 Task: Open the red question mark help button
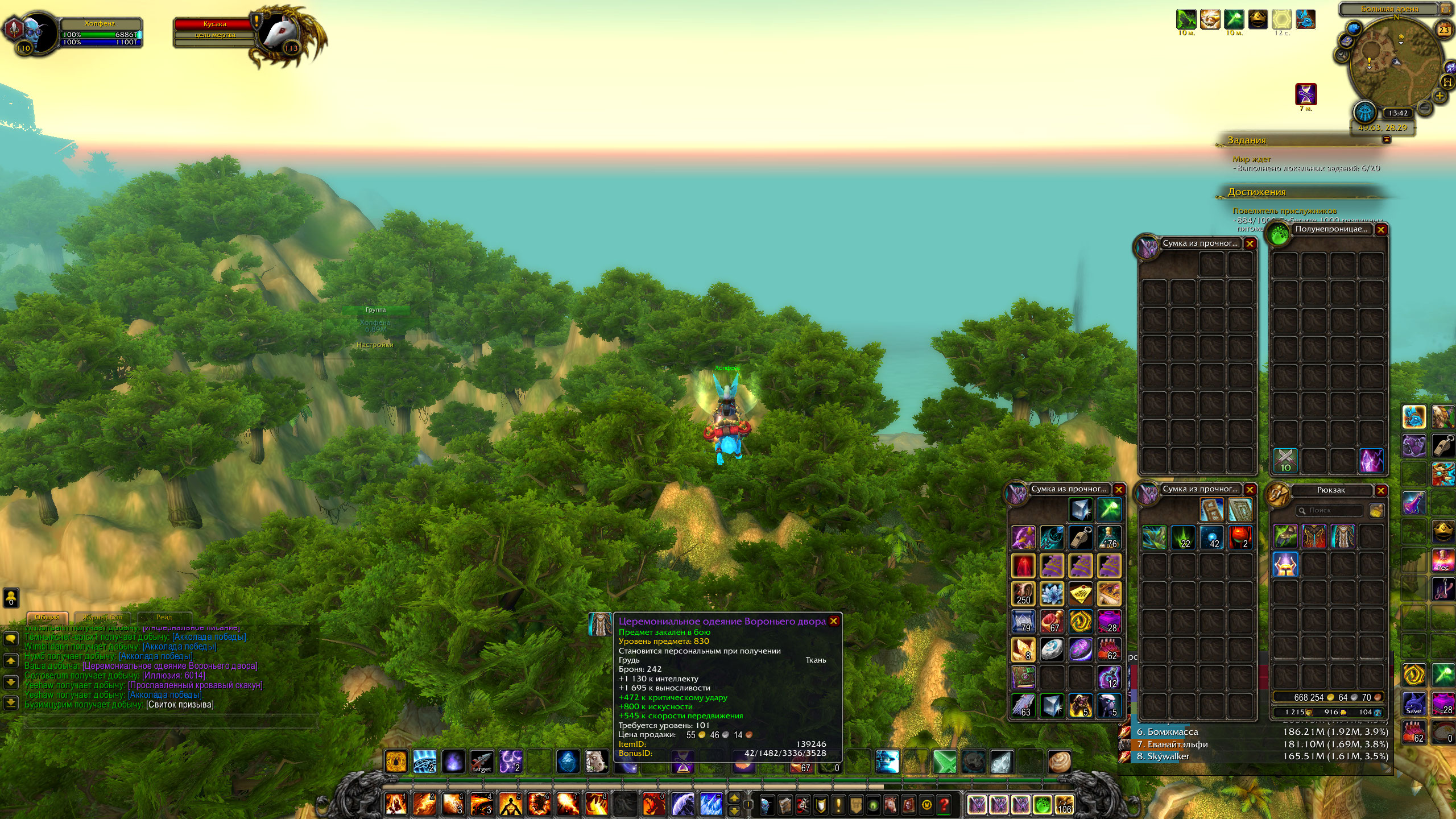[944, 805]
